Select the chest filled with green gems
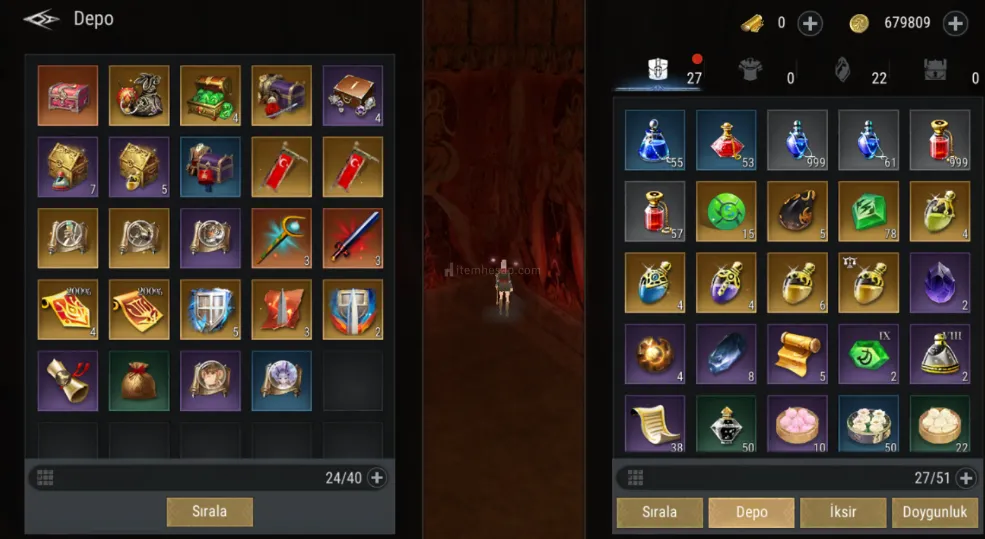985x539 pixels. click(210, 95)
